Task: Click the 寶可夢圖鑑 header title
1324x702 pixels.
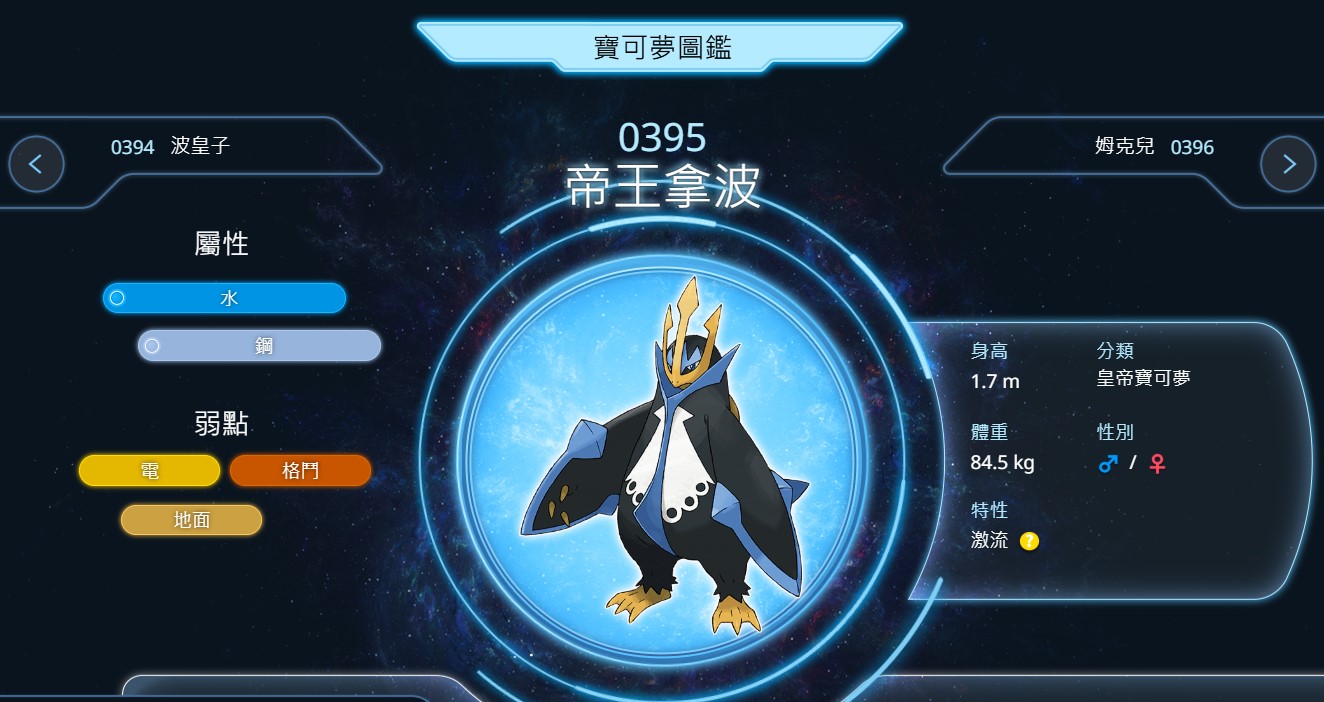Action: 661,47
